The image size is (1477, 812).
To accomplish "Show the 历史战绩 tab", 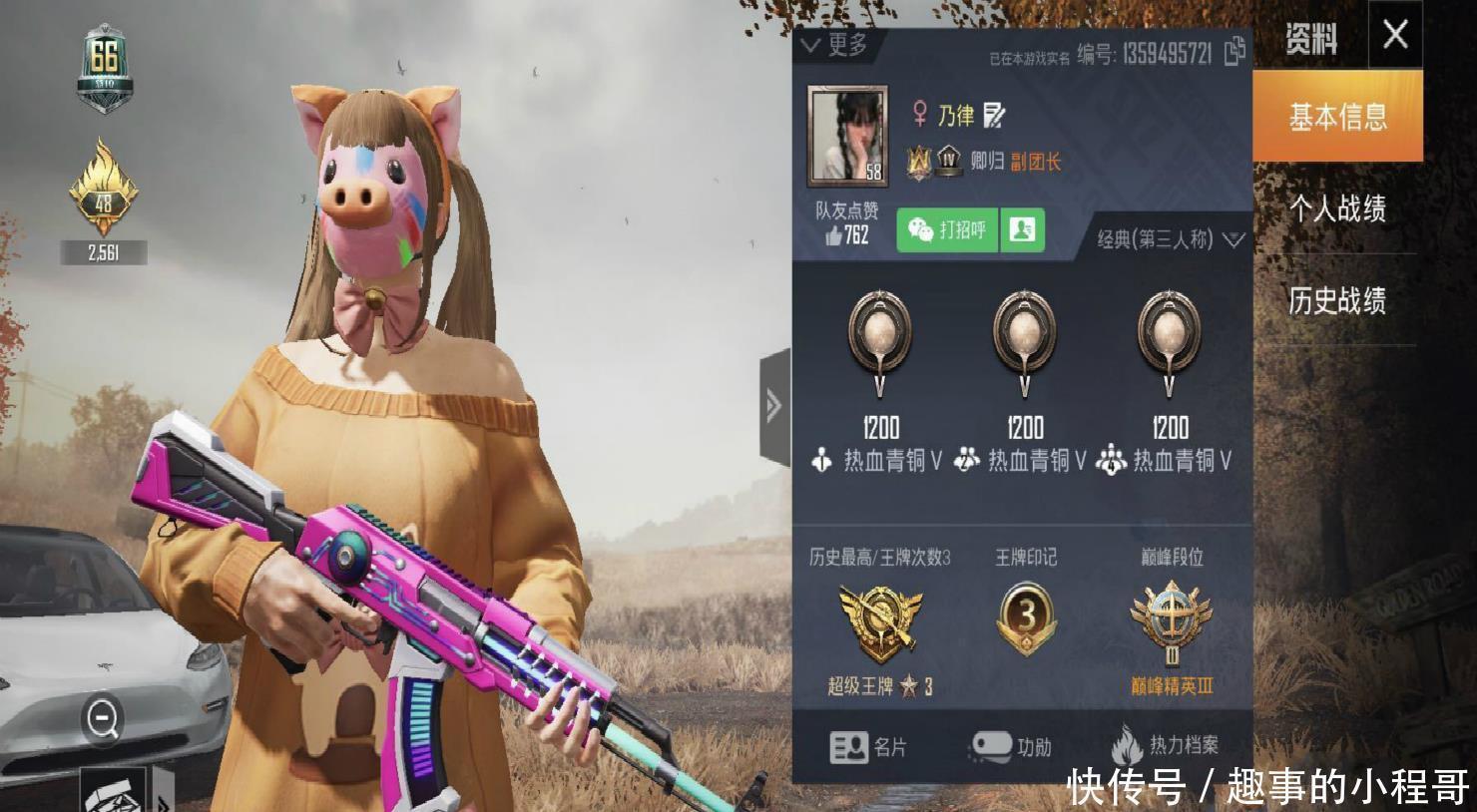I will click(1337, 300).
